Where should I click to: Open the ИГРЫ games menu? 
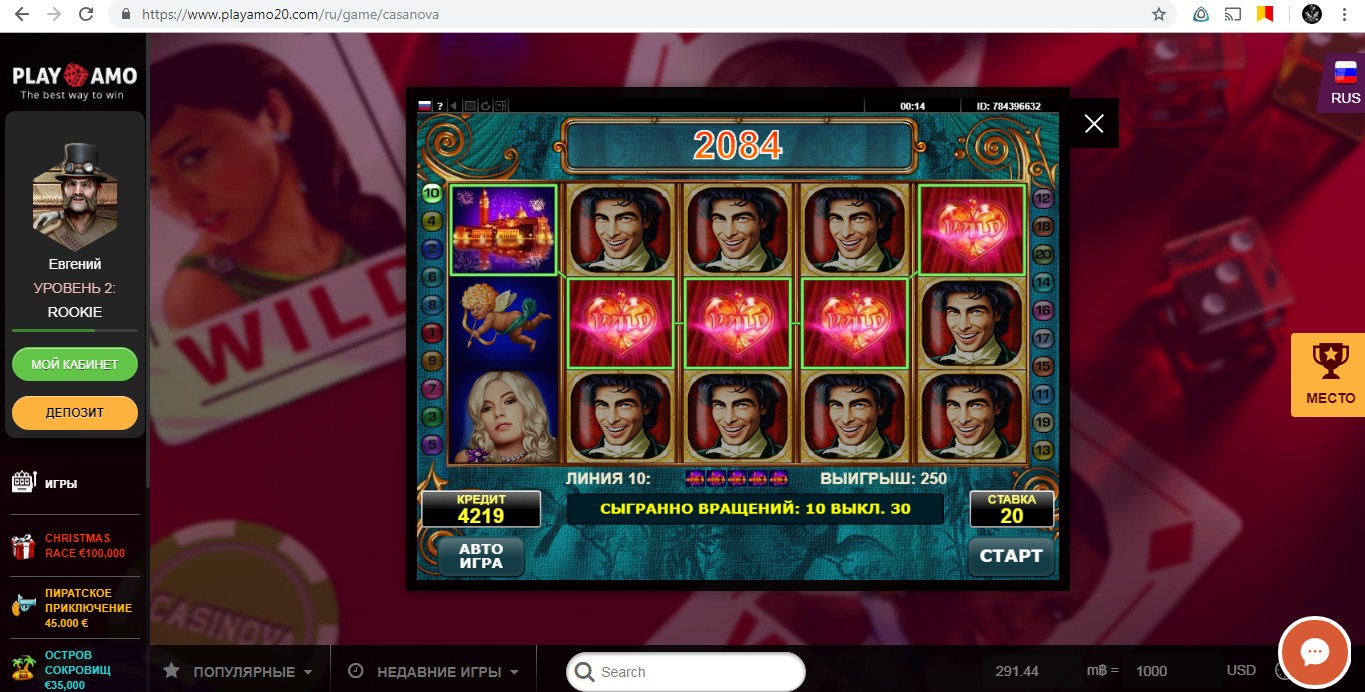(60, 483)
